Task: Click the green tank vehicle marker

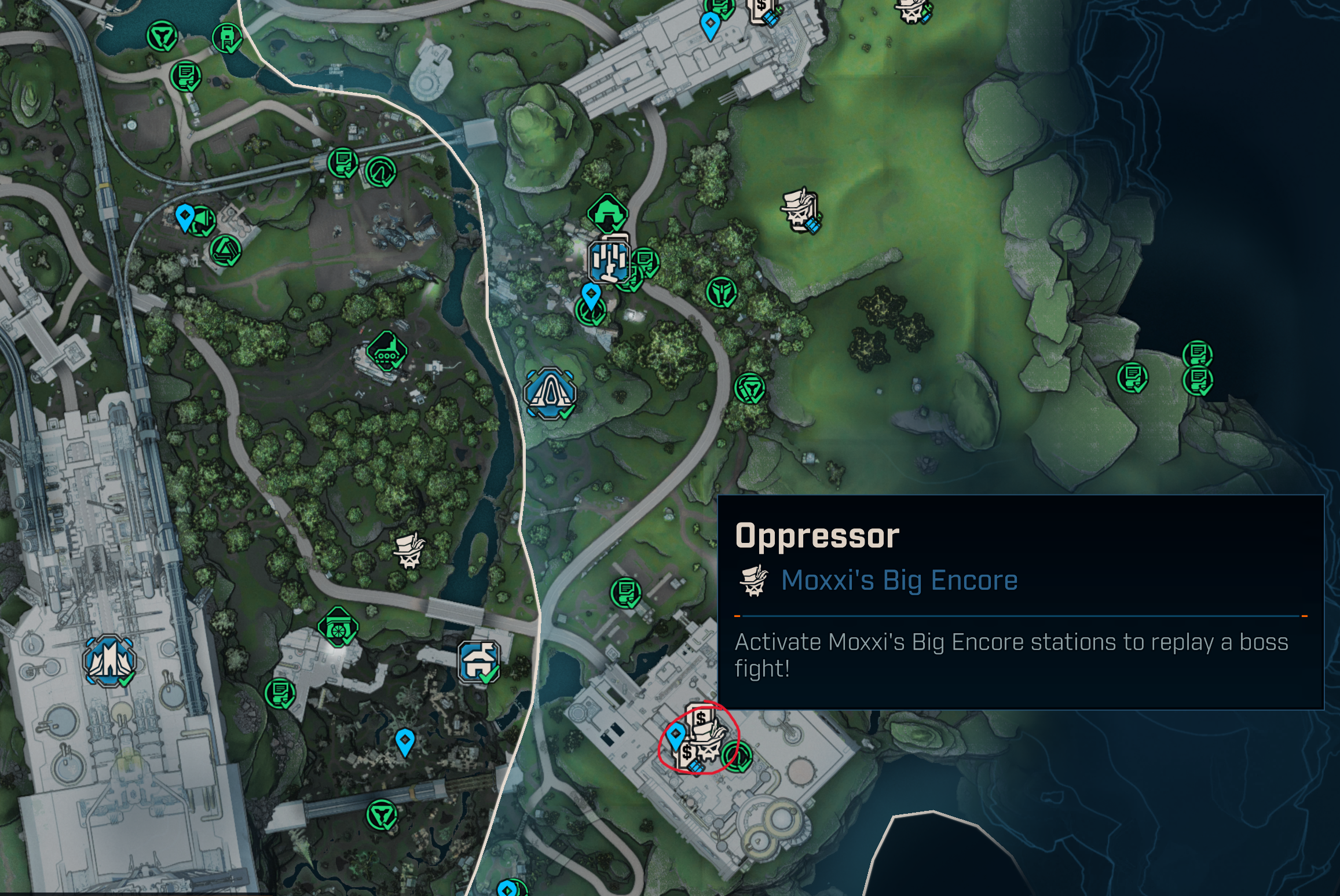Action: [386, 351]
